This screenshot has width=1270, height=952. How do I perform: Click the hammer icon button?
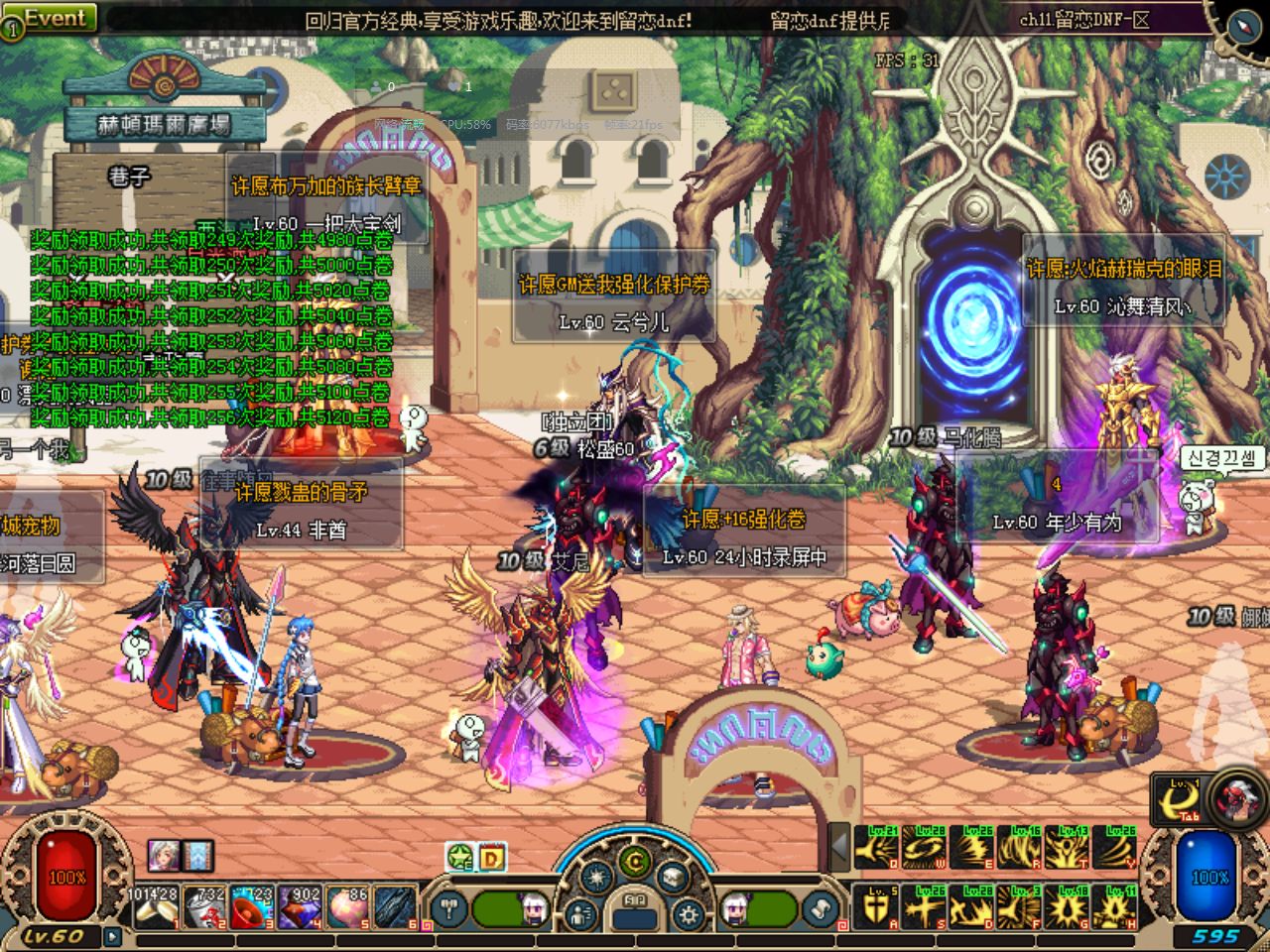[x=451, y=907]
